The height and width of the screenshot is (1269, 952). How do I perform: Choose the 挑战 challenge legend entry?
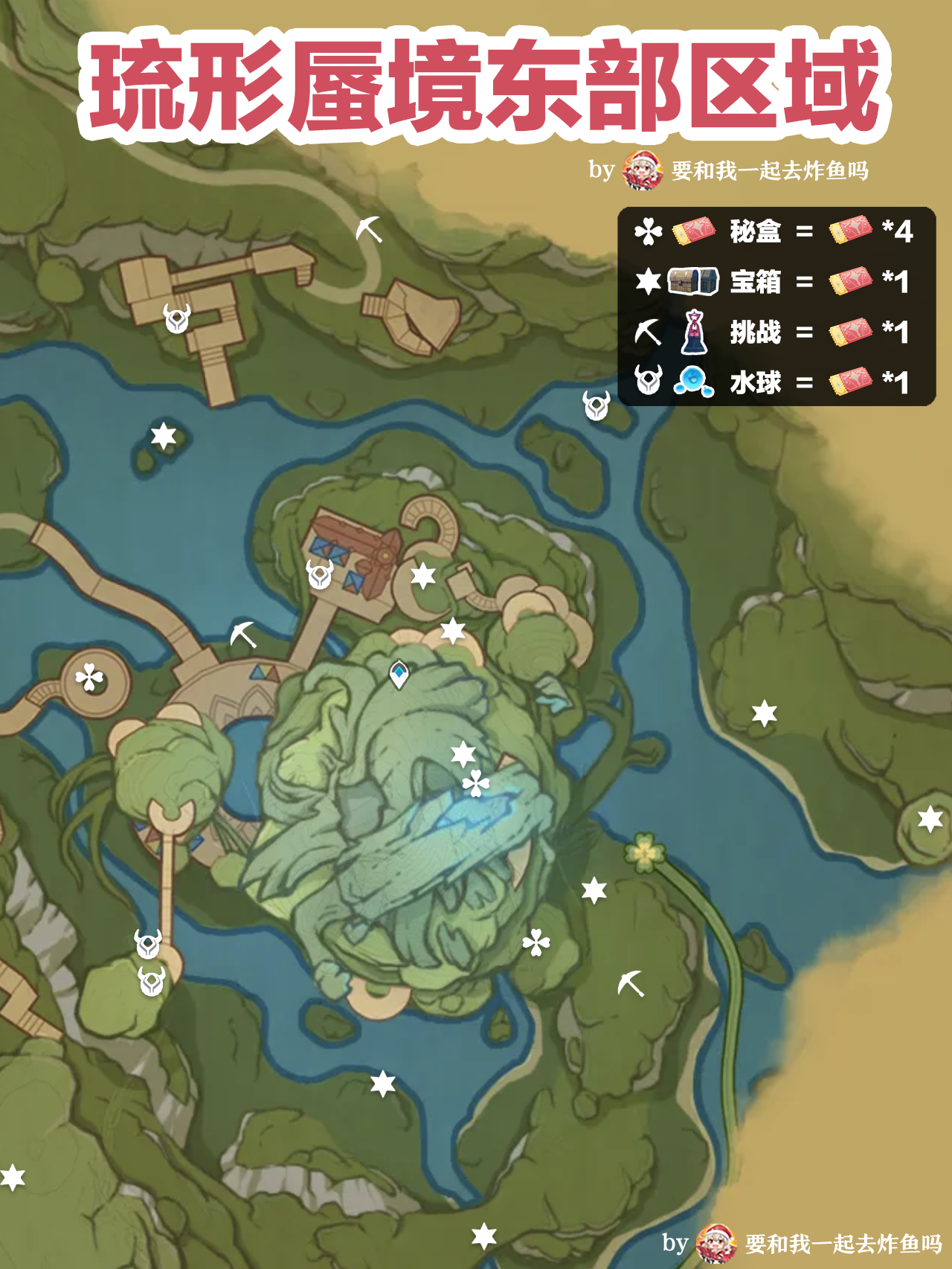(x=754, y=332)
